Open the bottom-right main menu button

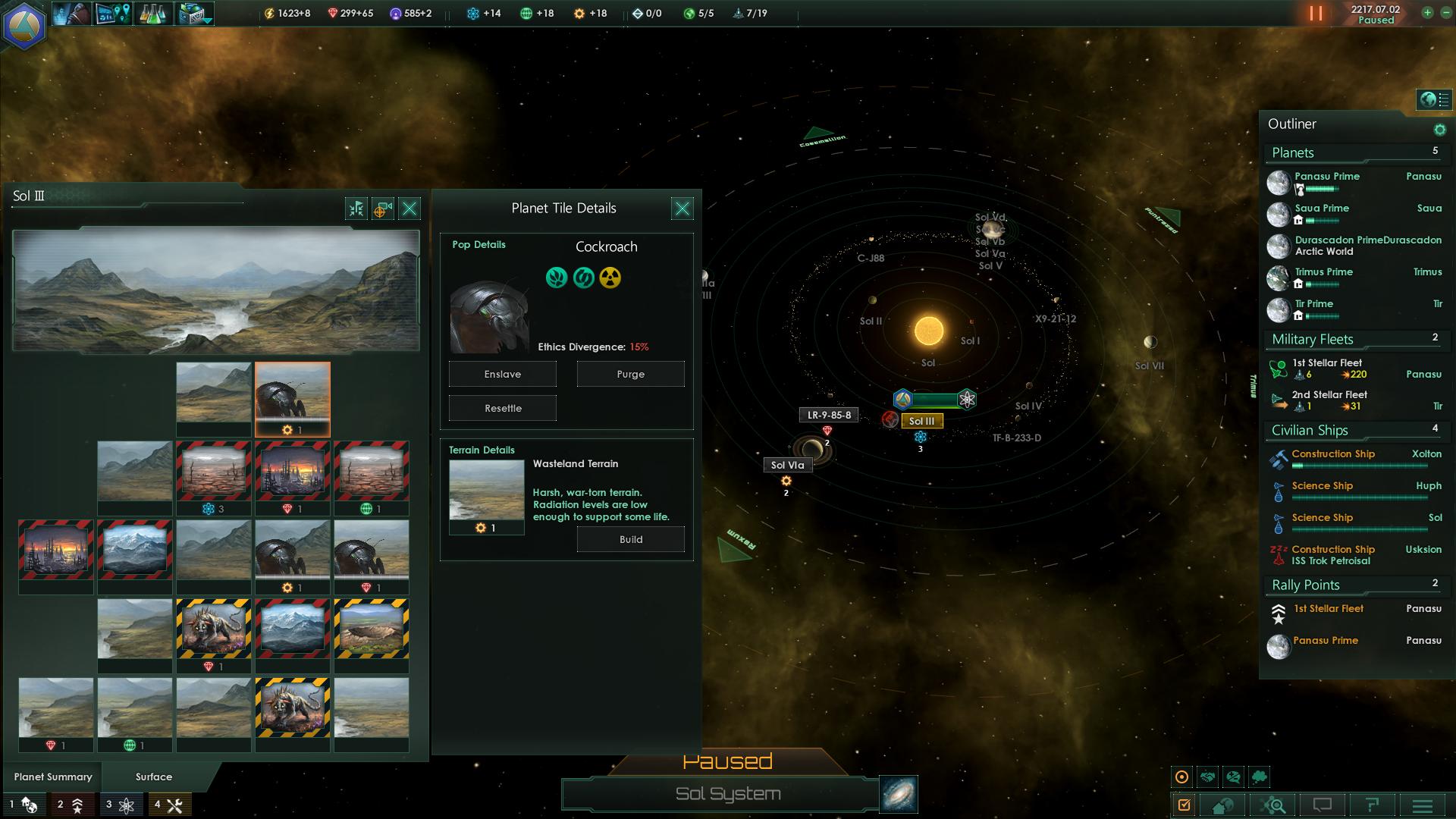(x=1422, y=805)
